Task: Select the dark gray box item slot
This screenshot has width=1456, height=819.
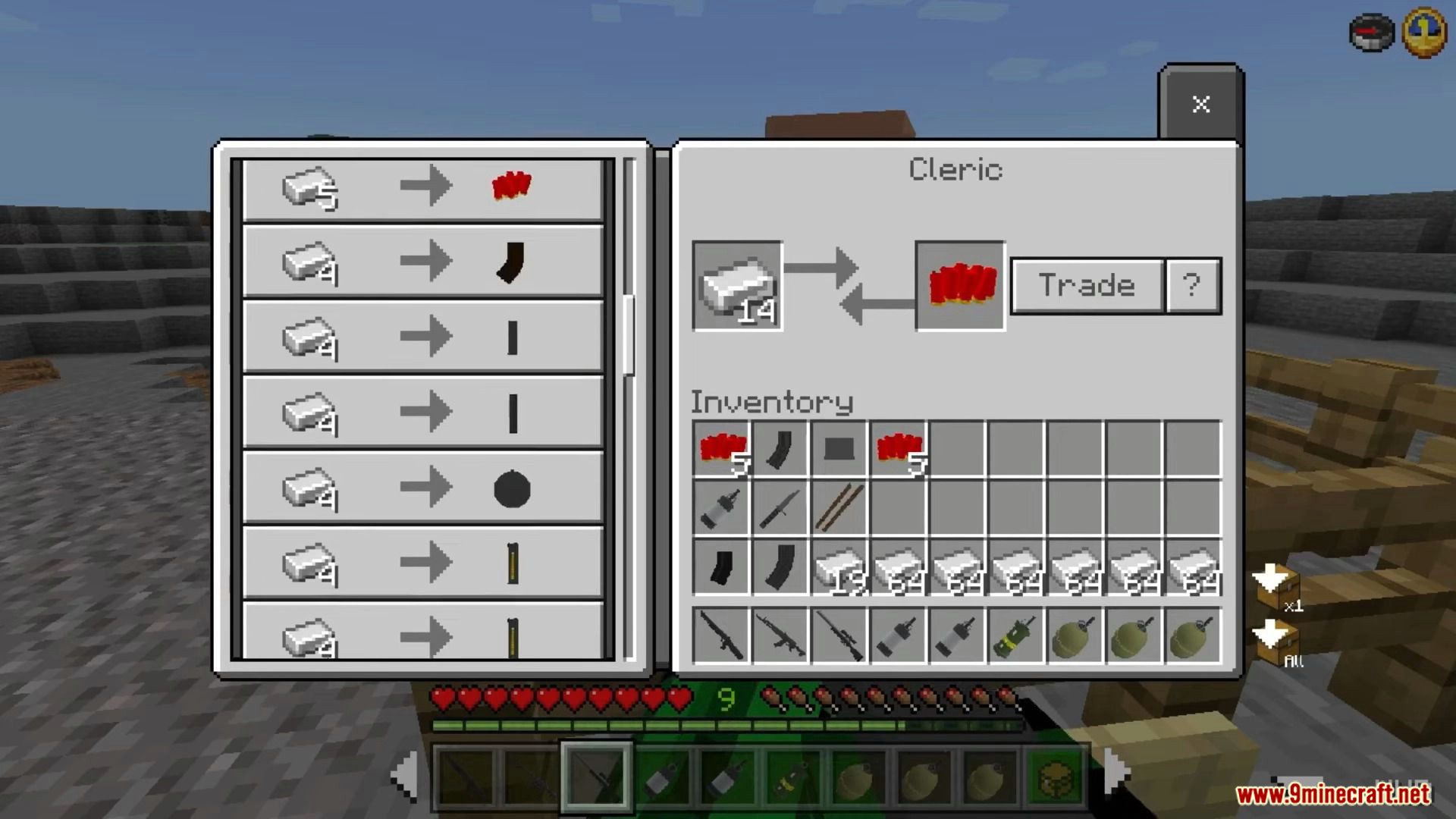Action: click(839, 449)
